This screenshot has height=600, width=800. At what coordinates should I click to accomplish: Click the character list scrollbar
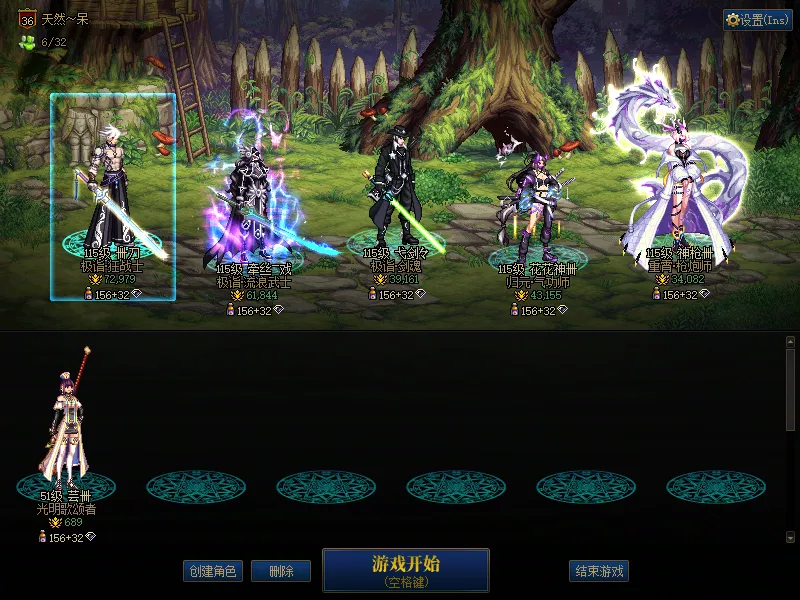[x=790, y=390]
